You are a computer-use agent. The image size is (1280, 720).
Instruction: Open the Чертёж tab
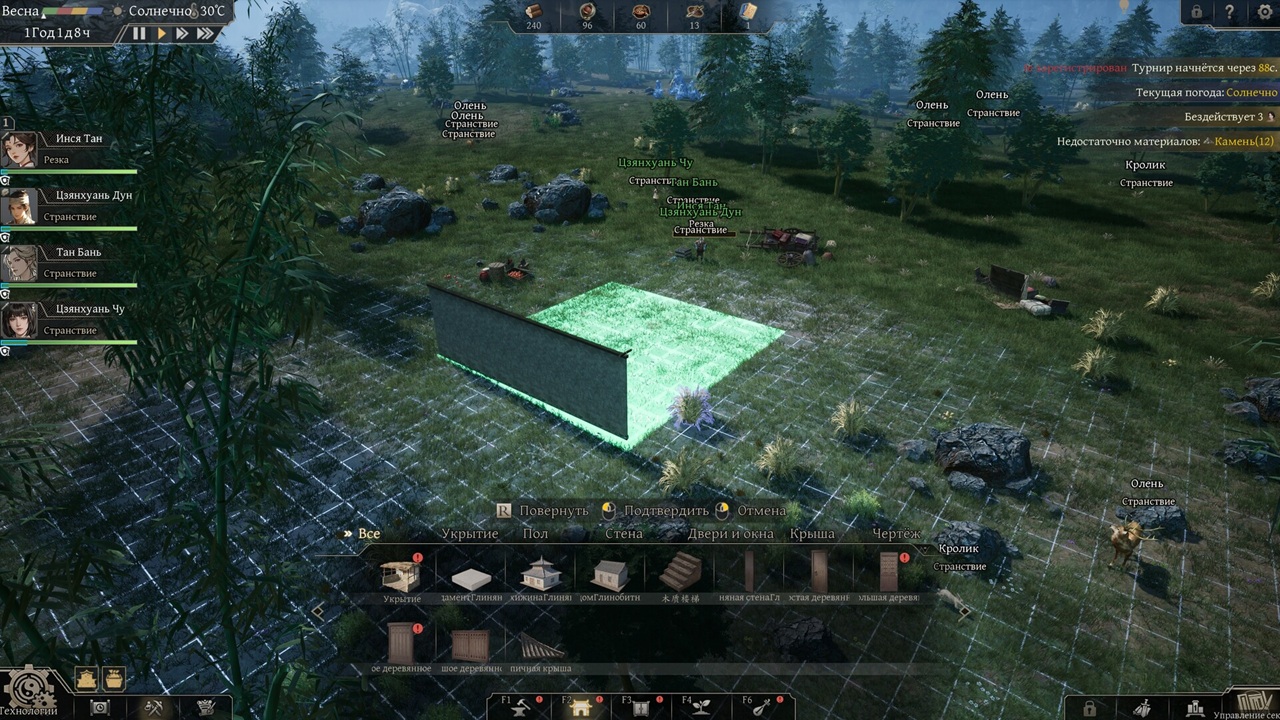point(896,534)
